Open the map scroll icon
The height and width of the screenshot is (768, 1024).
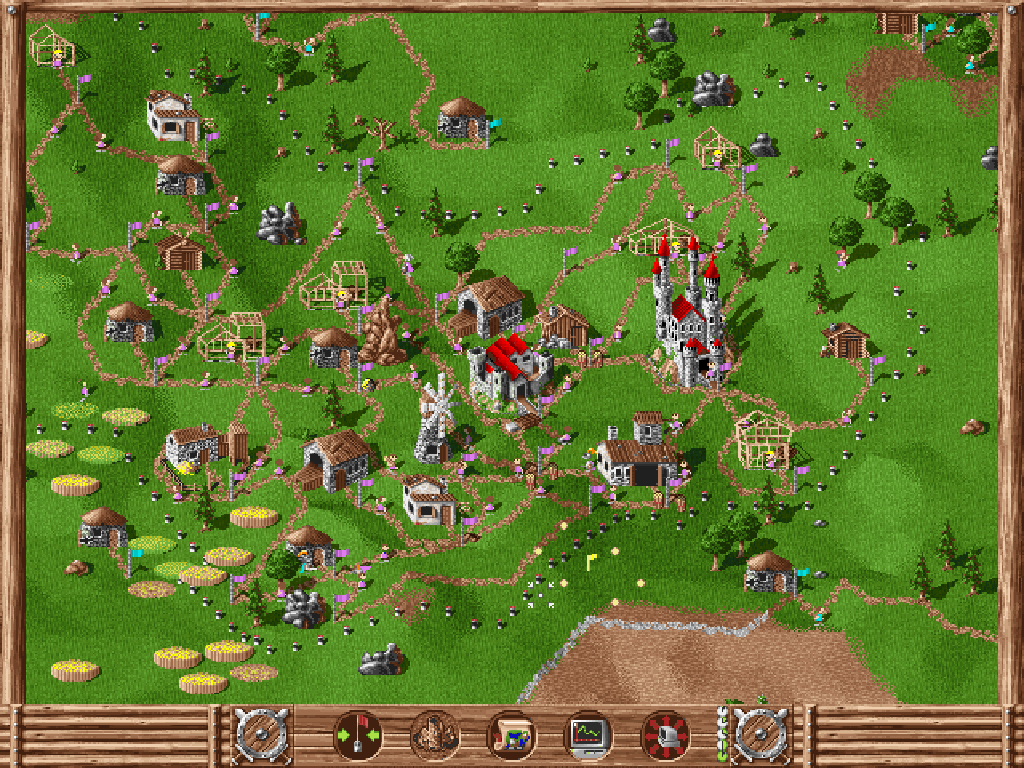point(511,736)
